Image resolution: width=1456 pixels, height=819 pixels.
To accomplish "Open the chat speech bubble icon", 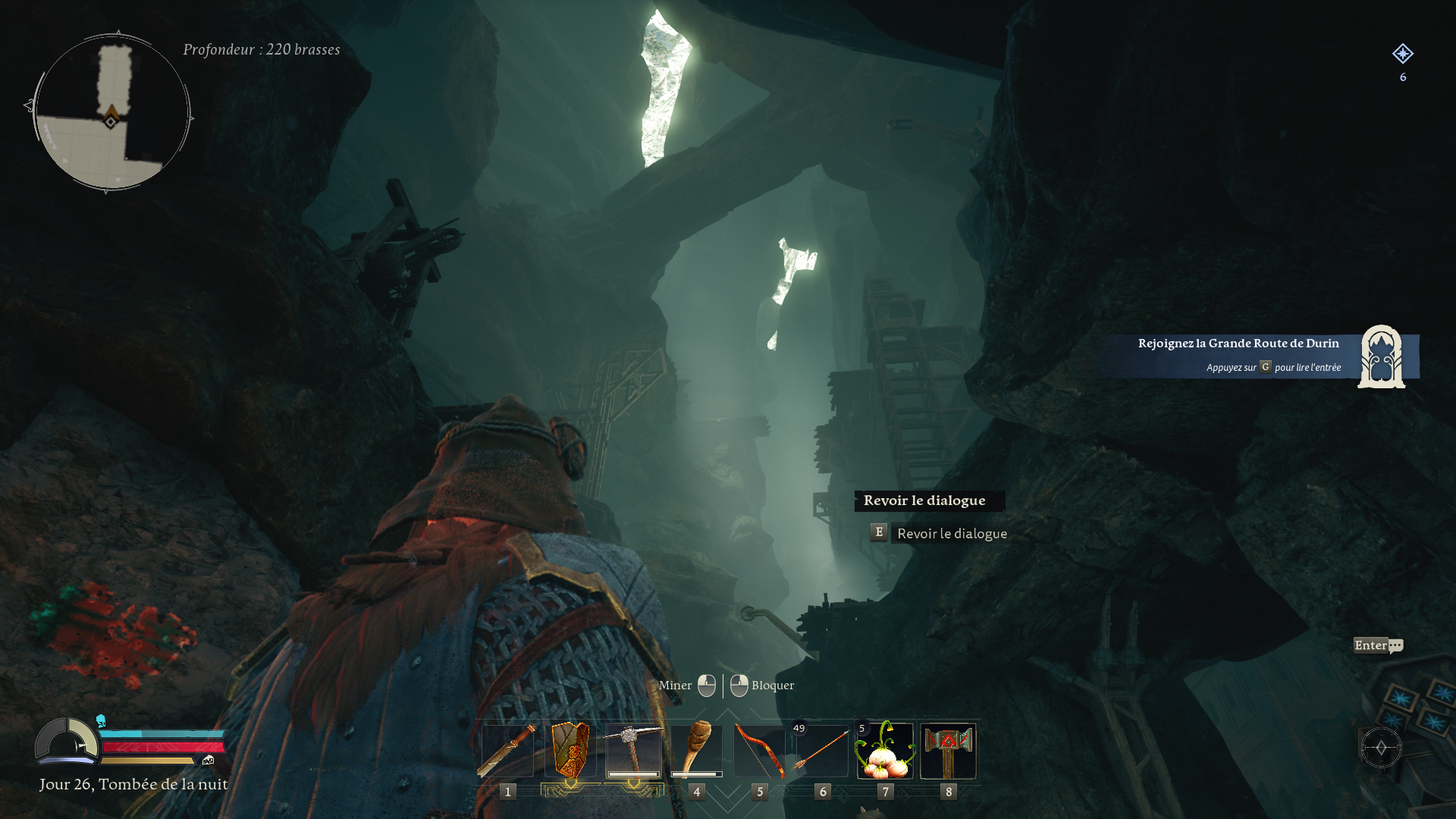I will click(x=1395, y=646).
